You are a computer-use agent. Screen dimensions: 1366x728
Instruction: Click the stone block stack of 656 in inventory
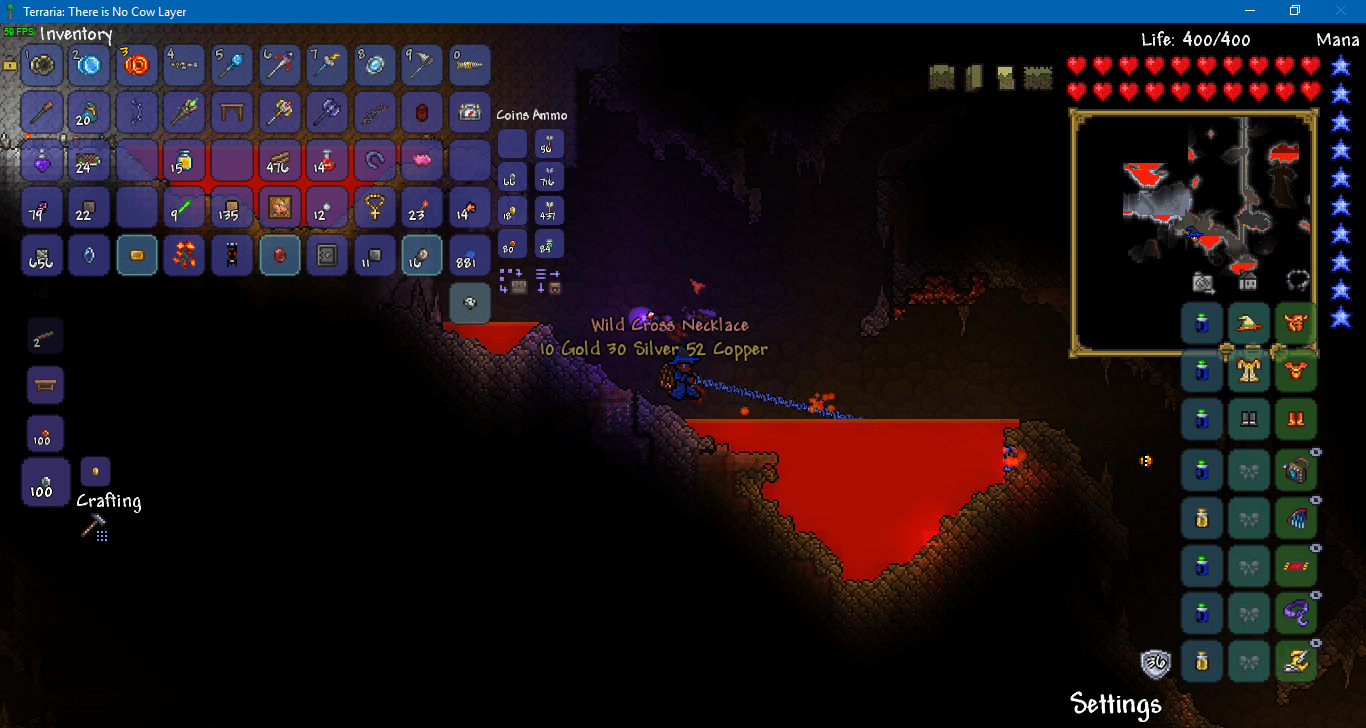(41, 256)
